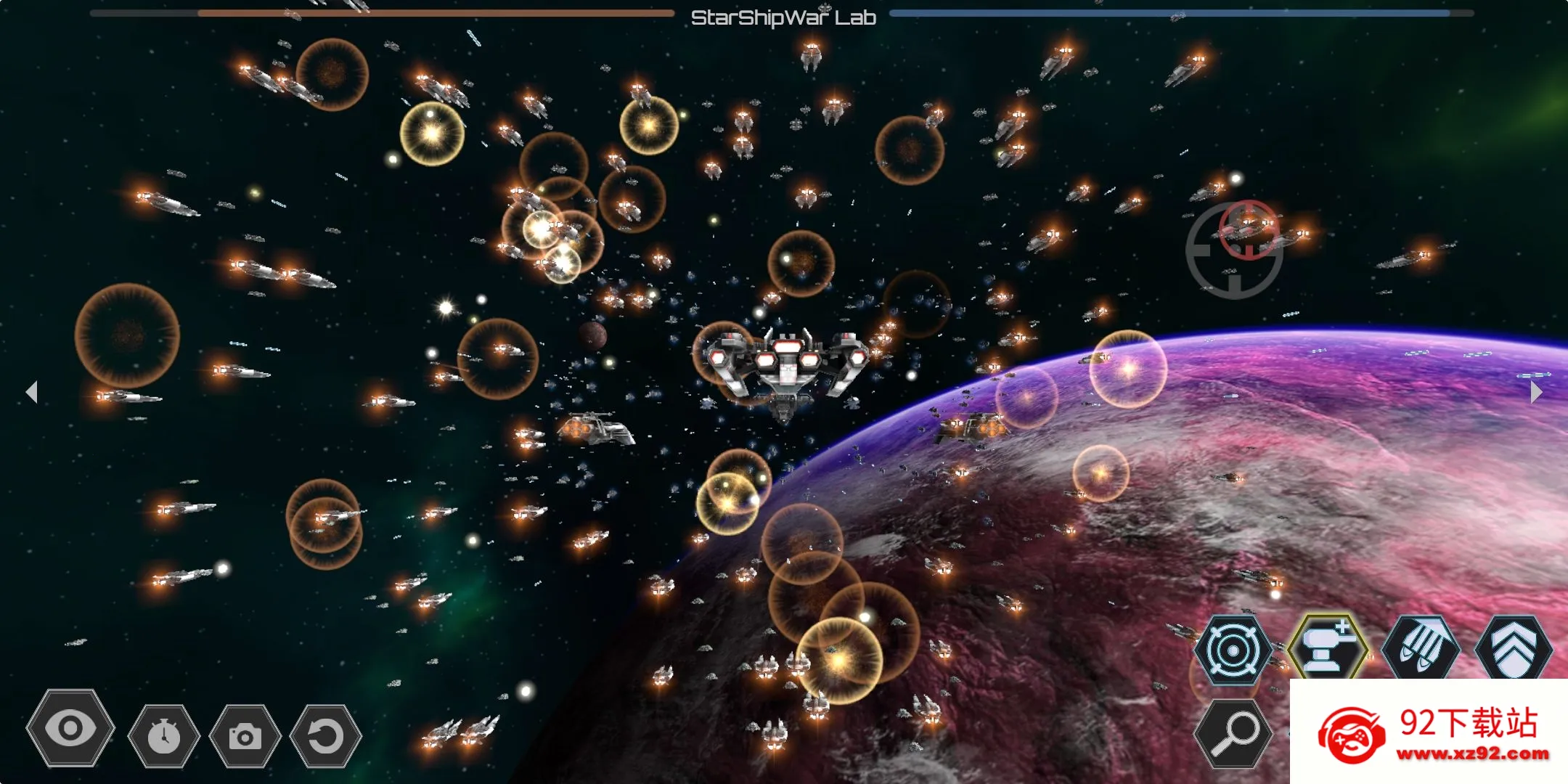Take a screenshot with the camera button
The image size is (1568, 784).
coord(245,736)
